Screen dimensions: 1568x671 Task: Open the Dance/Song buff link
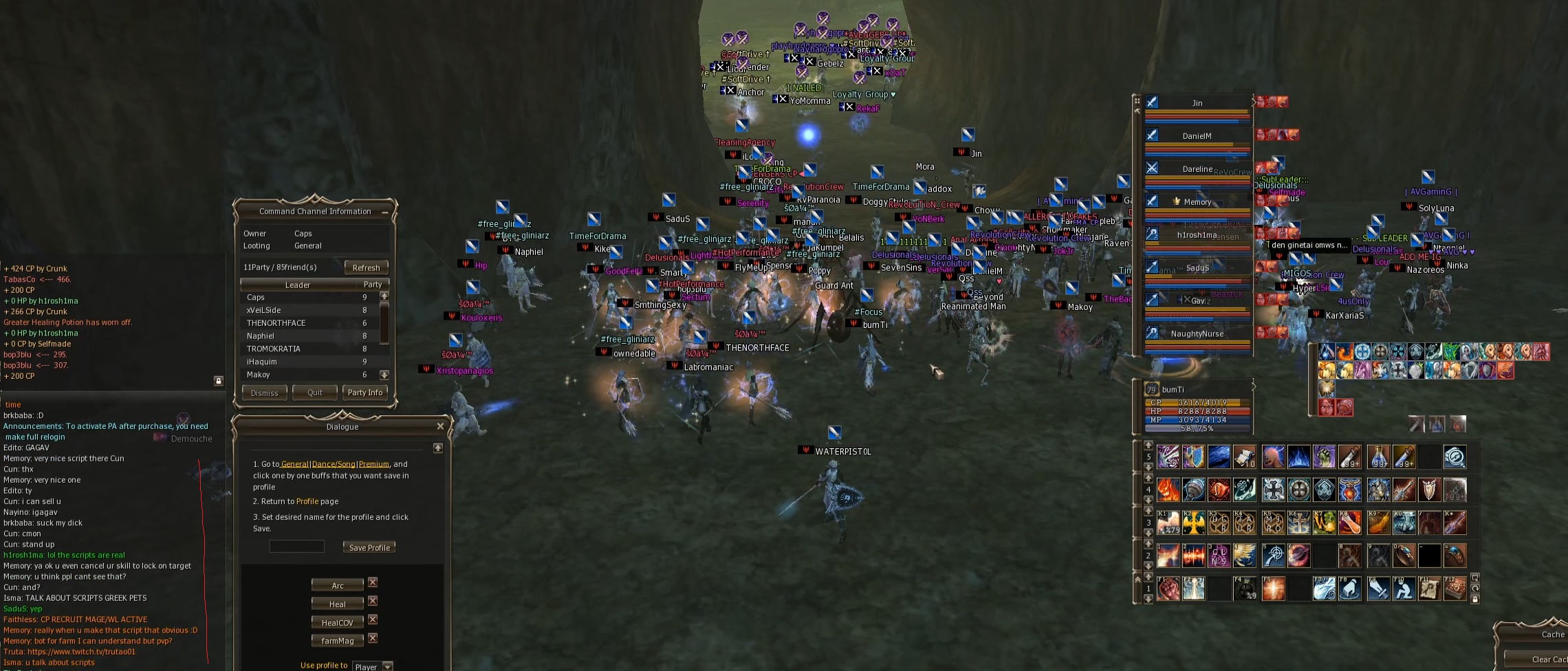(334, 464)
